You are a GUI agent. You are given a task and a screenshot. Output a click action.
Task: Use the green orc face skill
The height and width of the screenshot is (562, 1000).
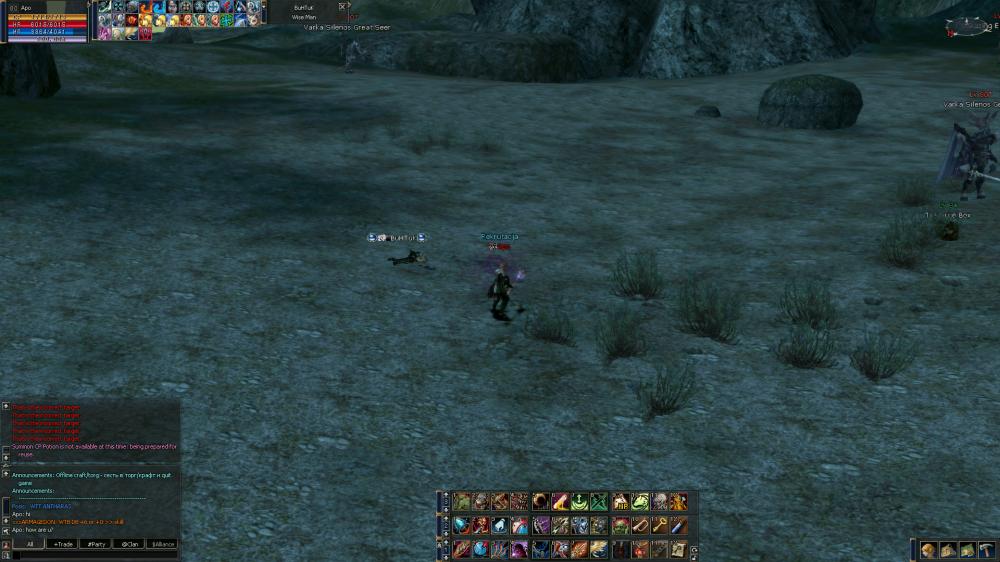[x=621, y=525]
